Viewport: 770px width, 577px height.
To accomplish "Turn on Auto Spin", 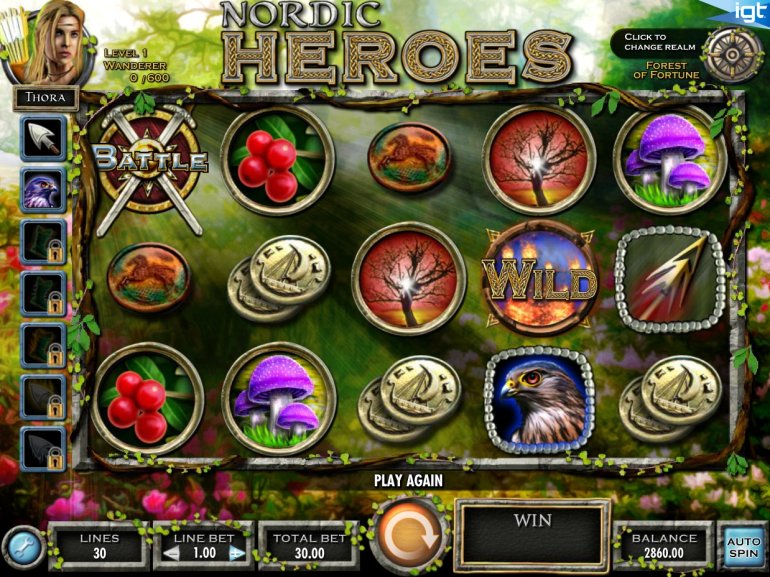I will pyautogui.click(x=742, y=544).
